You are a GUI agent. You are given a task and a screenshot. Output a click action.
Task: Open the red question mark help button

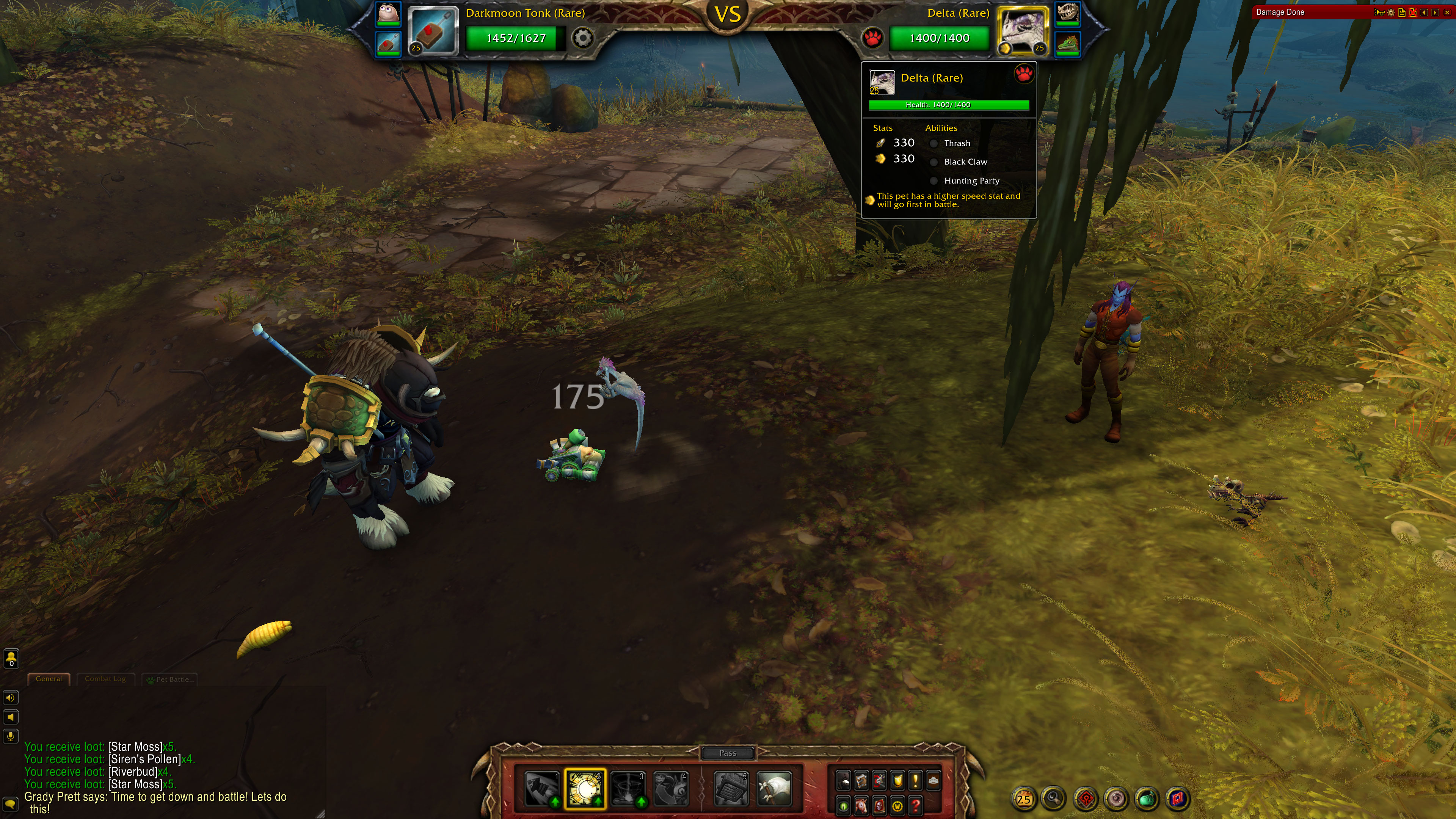[916, 805]
